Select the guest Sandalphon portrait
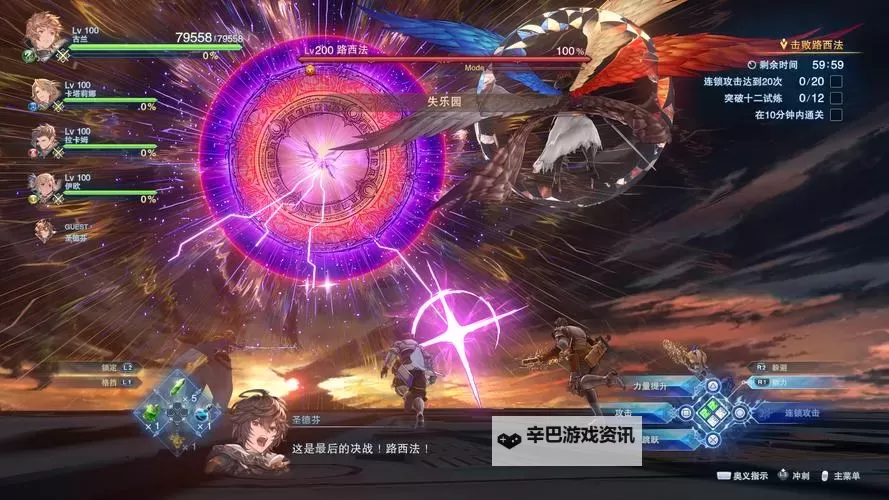This screenshot has height=500, width=889. click(x=44, y=230)
